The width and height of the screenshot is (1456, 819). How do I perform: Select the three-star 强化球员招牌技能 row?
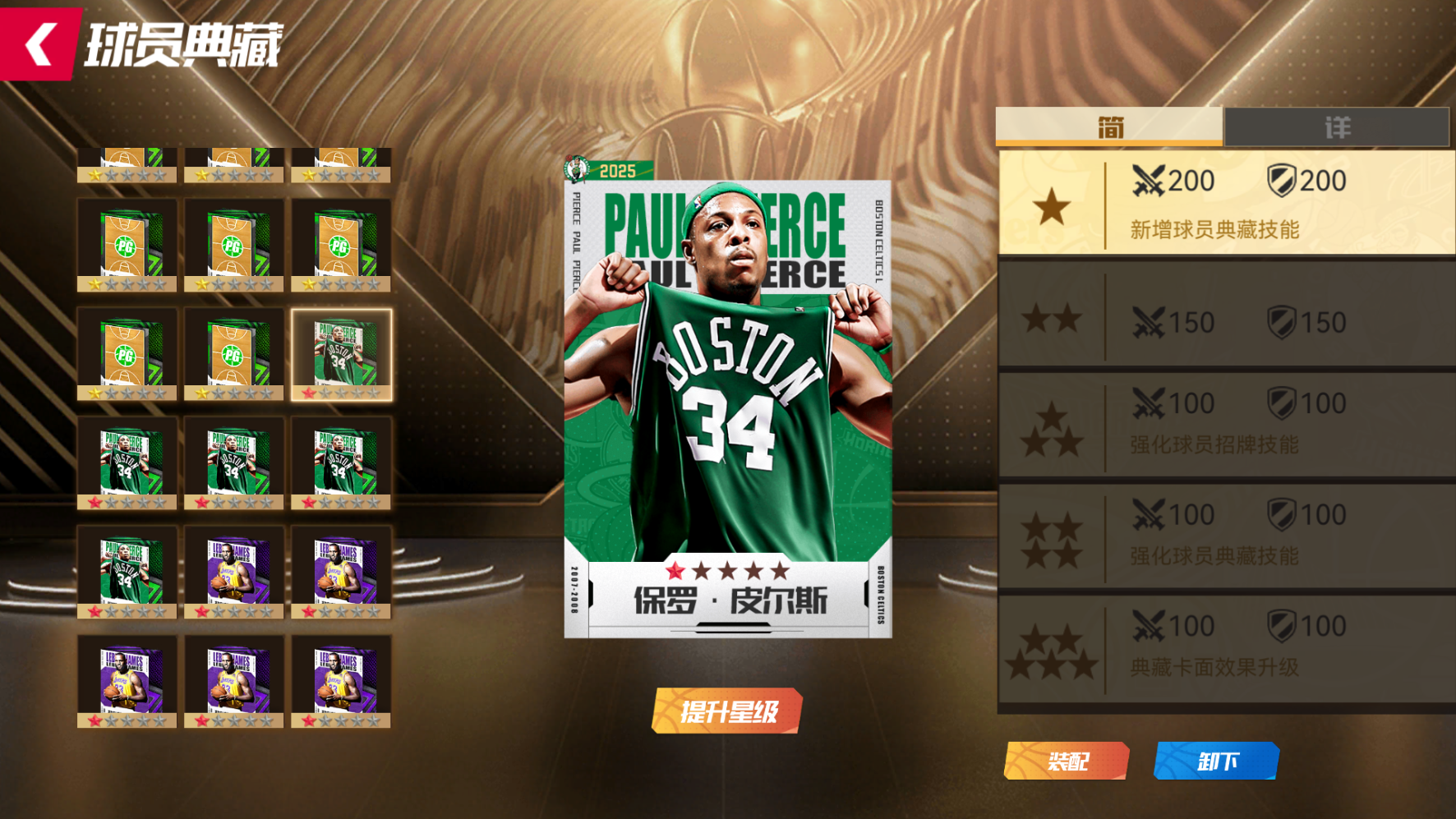(1226, 424)
